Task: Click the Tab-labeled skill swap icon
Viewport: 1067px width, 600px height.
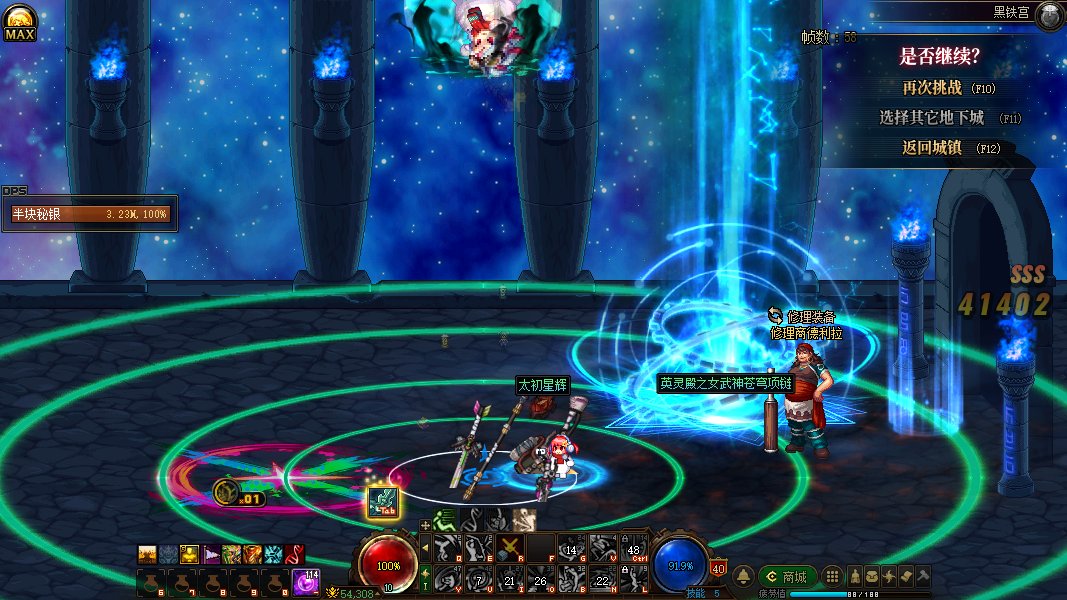Action: [384, 503]
